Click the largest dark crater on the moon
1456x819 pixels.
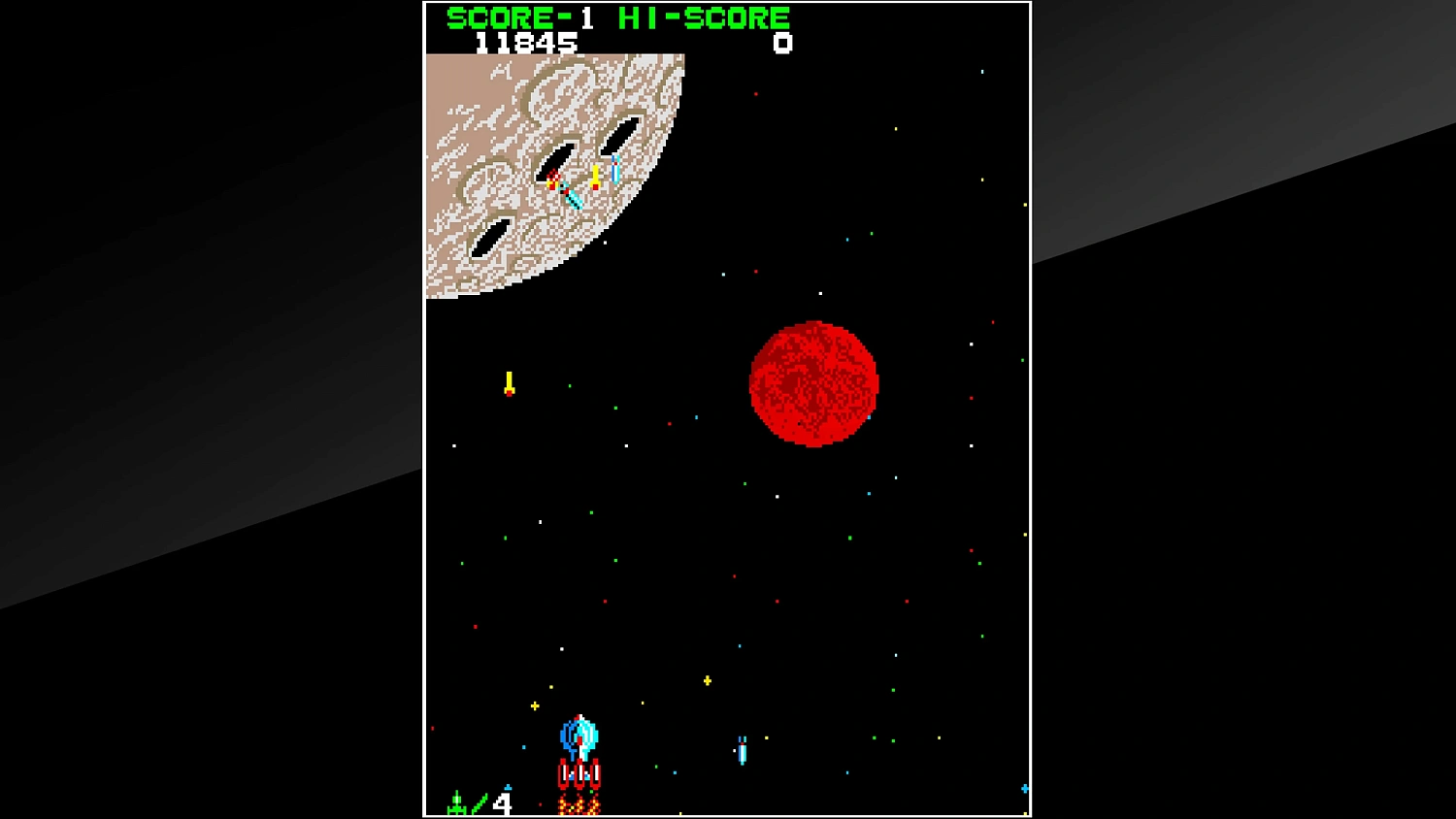pyautogui.click(x=621, y=133)
